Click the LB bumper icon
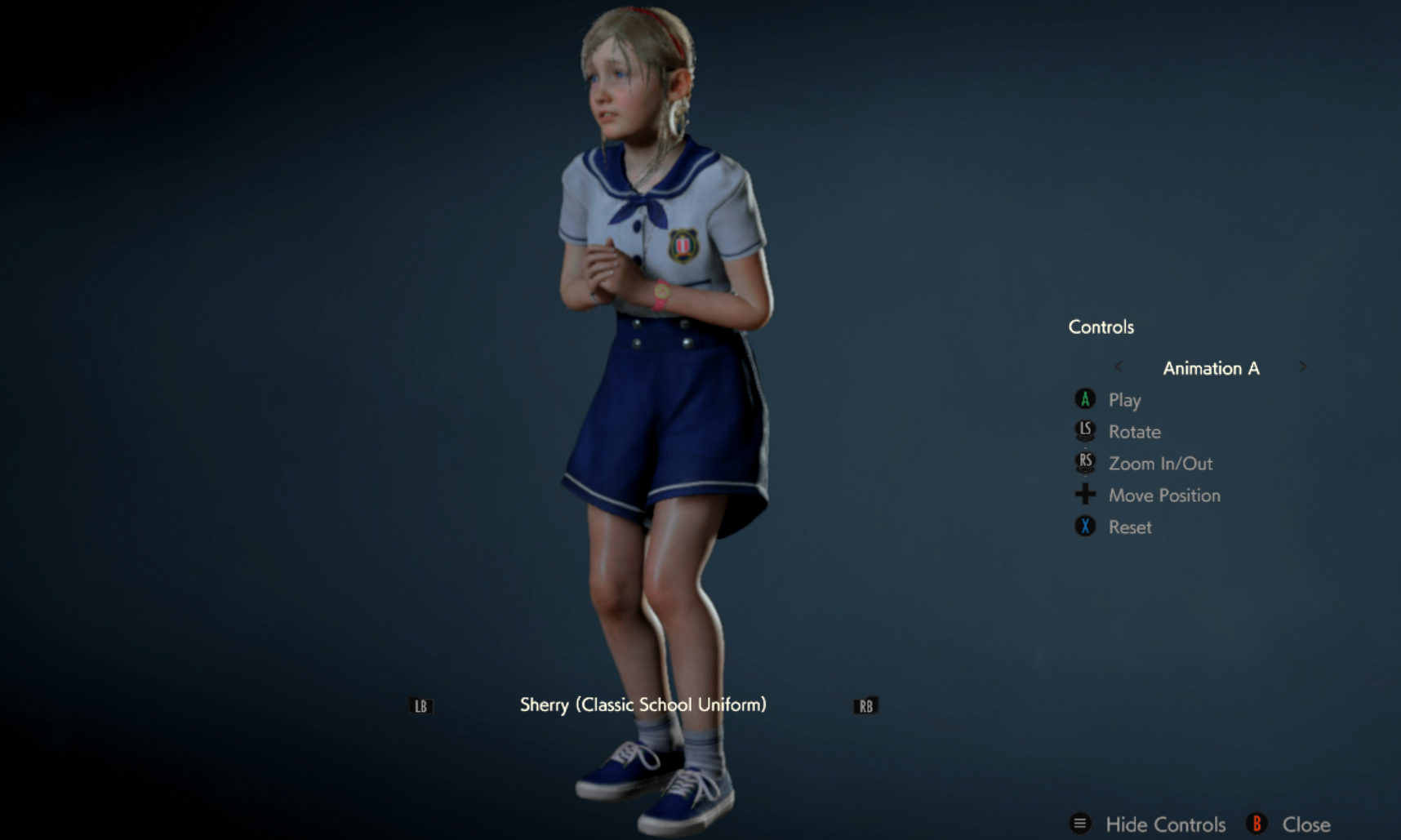 point(420,704)
